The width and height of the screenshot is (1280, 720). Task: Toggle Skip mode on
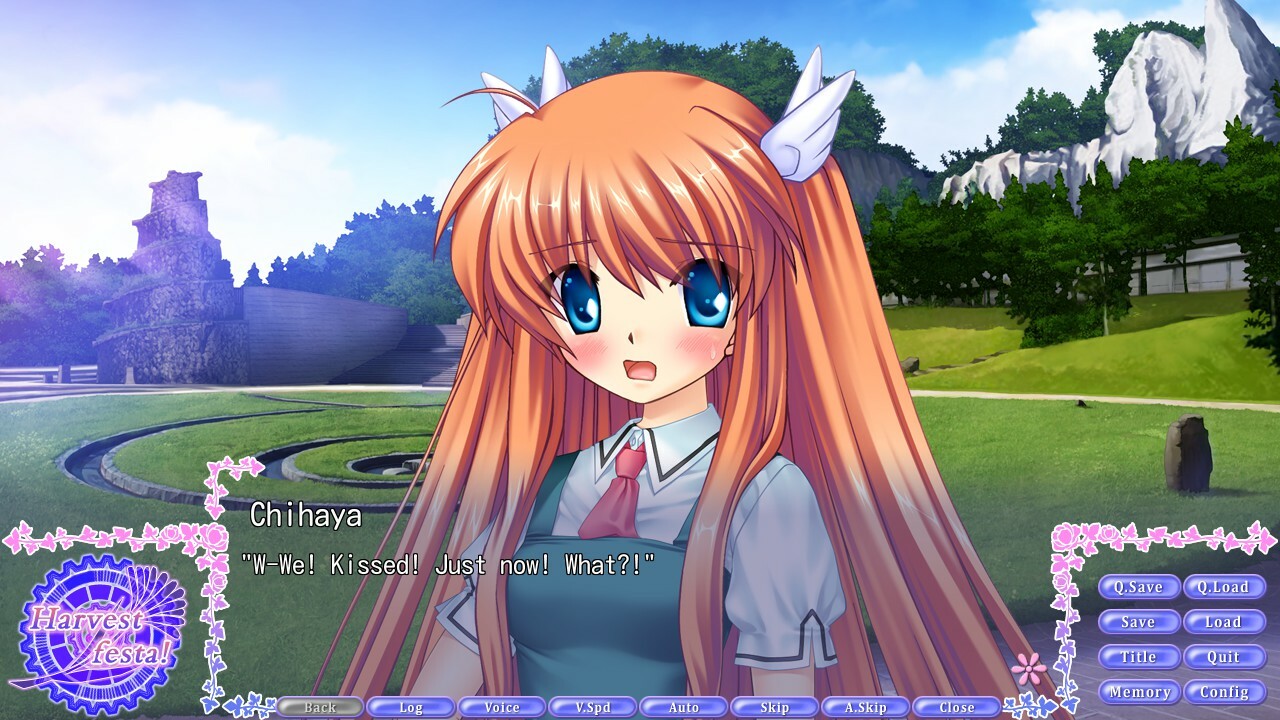[775, 706]
